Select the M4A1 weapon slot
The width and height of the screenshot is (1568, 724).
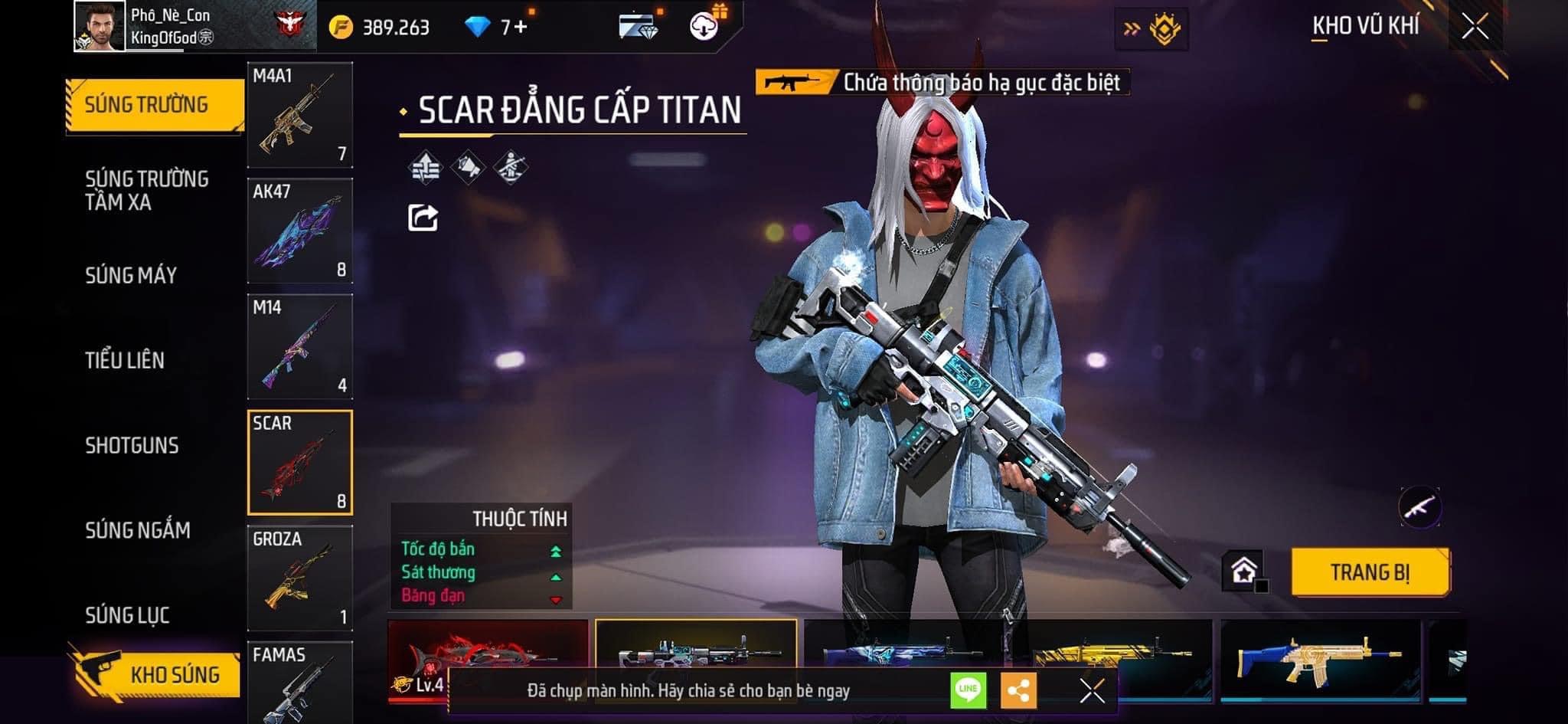pos(299,115)
